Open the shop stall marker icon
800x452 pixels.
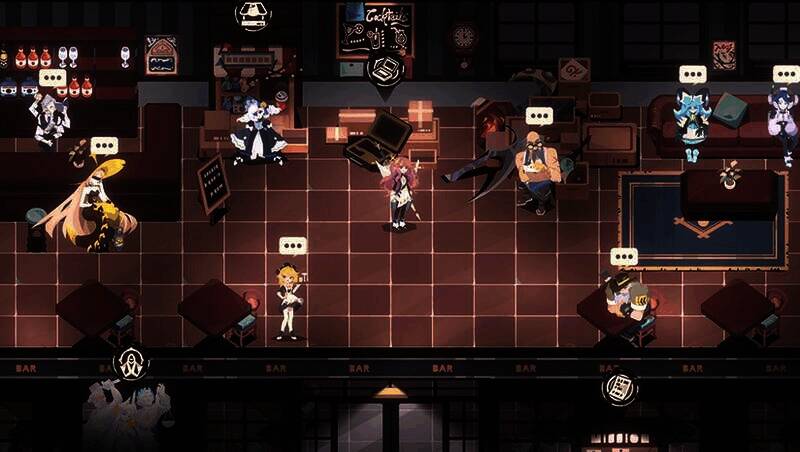[252, 13]
